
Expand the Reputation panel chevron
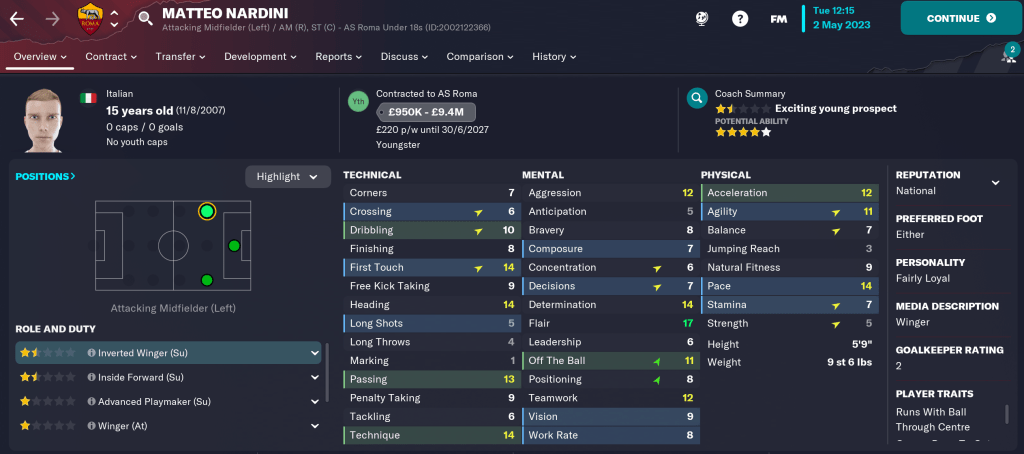pyautogui.click(x=995, y=183)
